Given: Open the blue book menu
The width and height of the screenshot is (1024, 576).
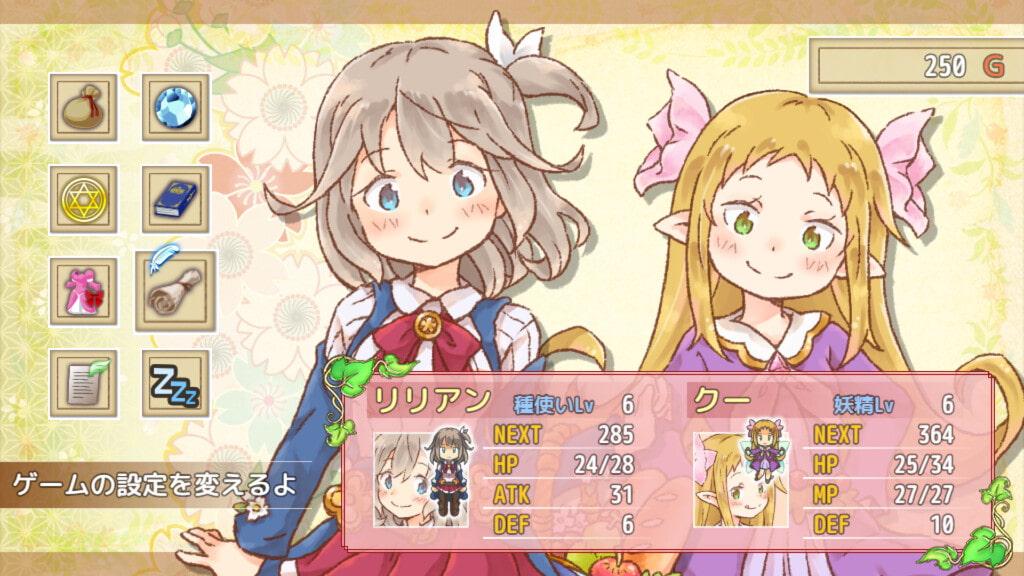Looking at the screenshot, I should (x=176, y=199).
